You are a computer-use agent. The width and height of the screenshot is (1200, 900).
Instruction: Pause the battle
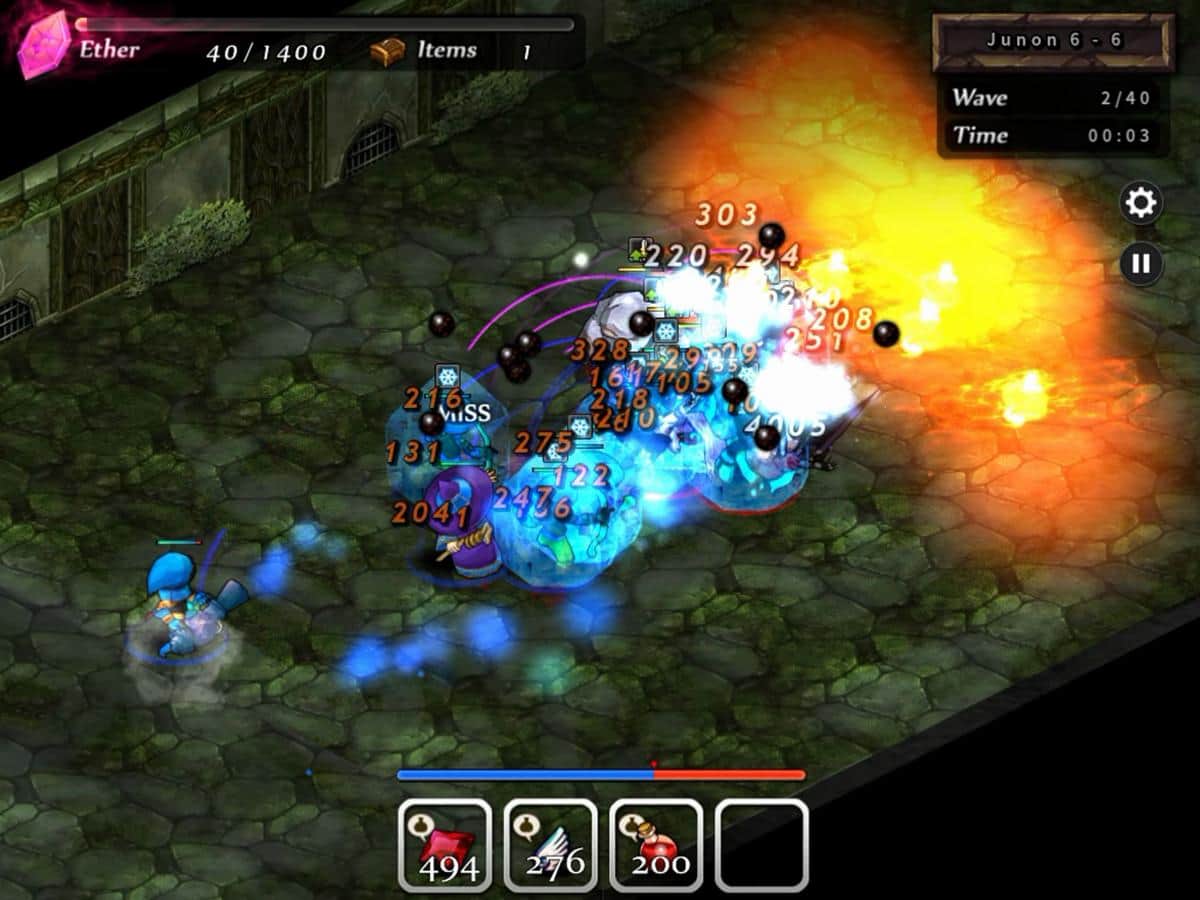(1141, 264)
